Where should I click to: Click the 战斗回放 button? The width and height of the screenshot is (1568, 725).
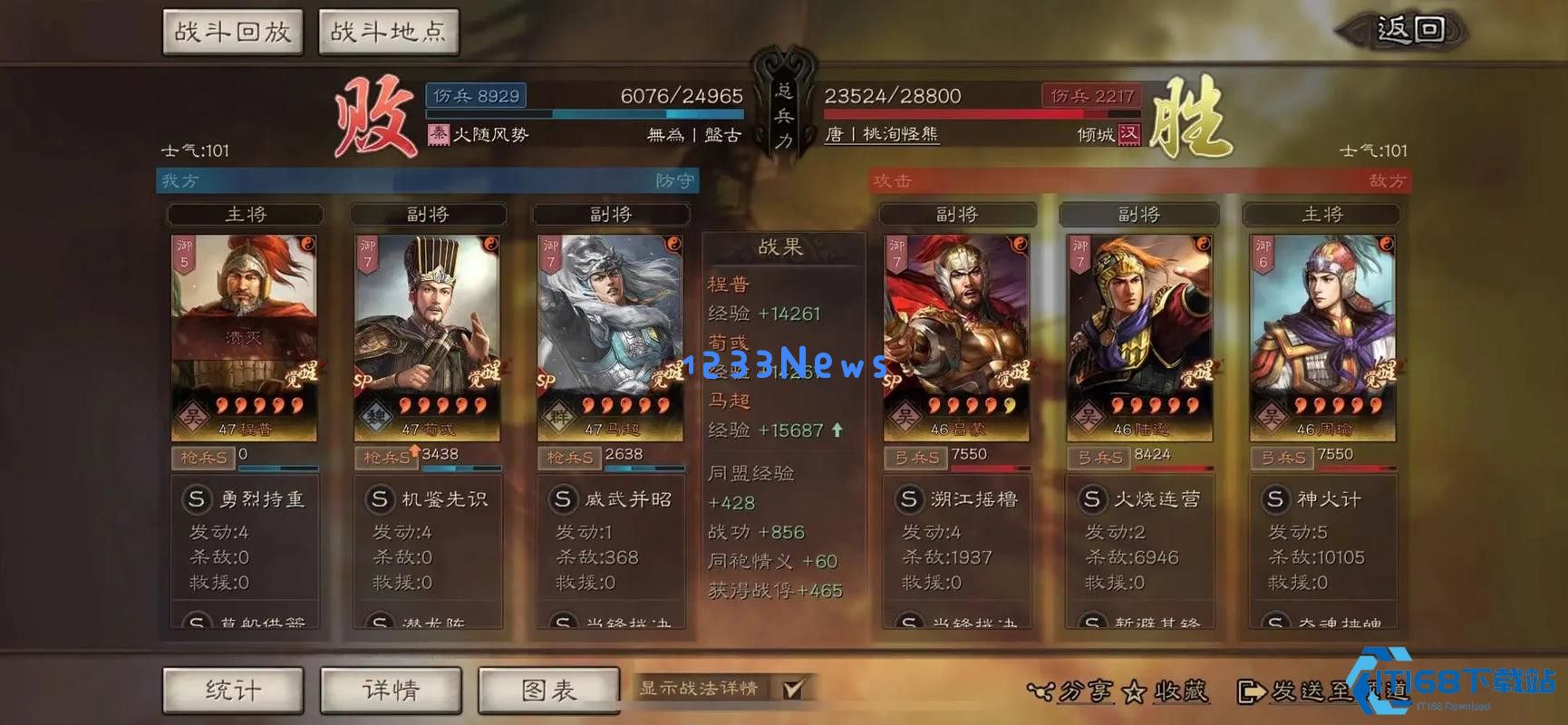[x=232, y=30]
